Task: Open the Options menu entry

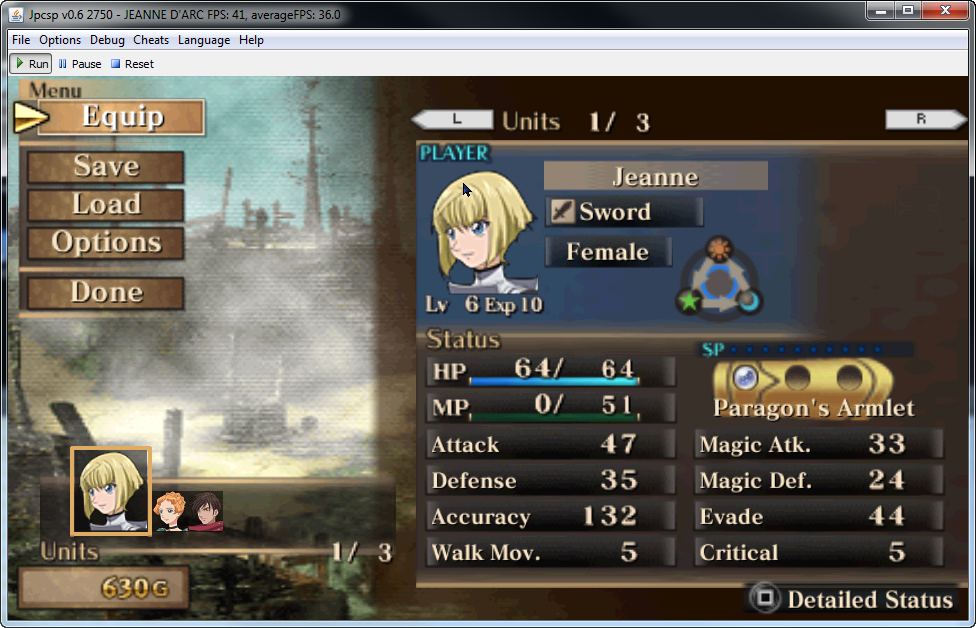Action: tap(105, 243)
